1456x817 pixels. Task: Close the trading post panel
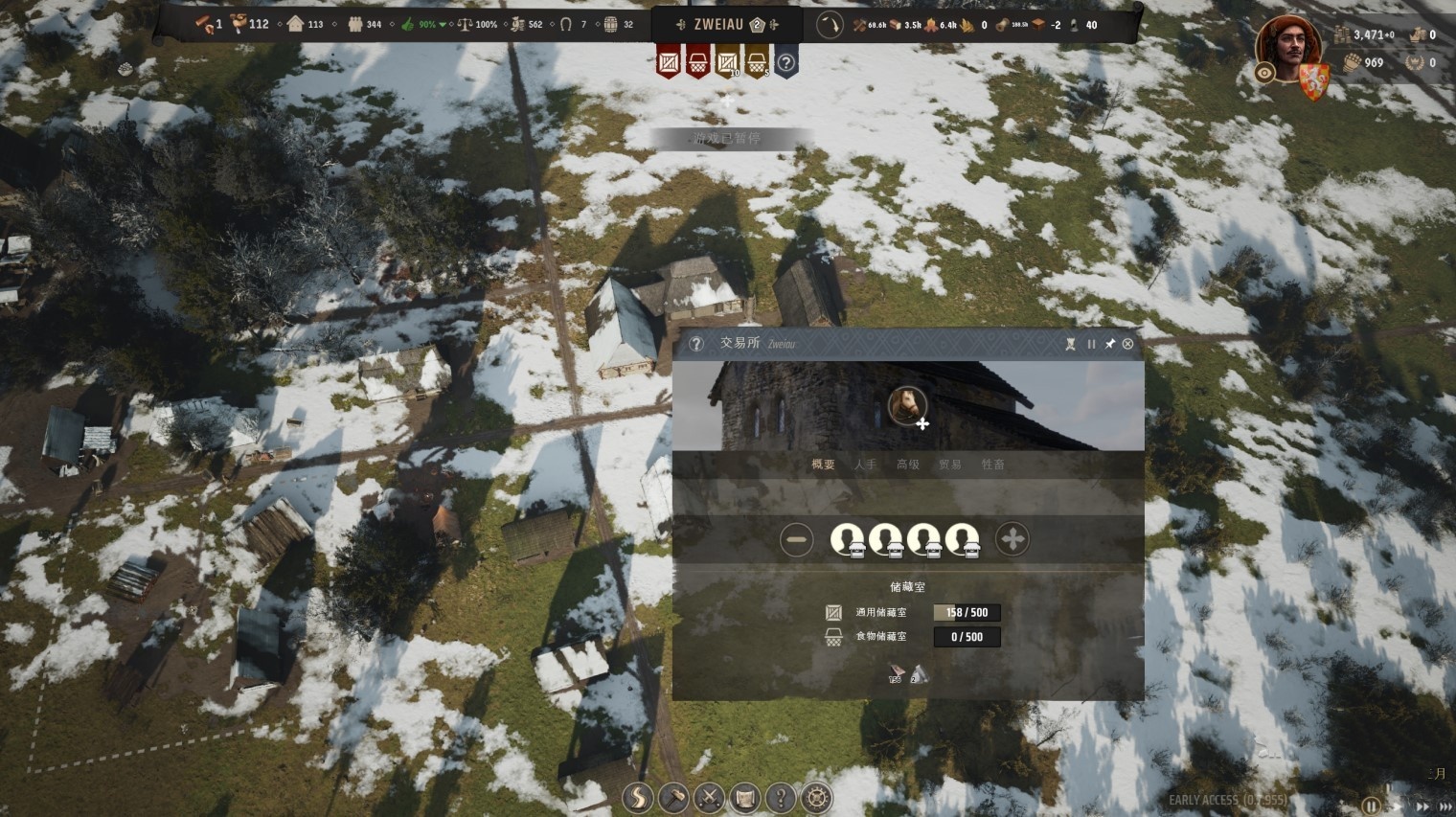pyautogui.click(x=1127, y=344)
